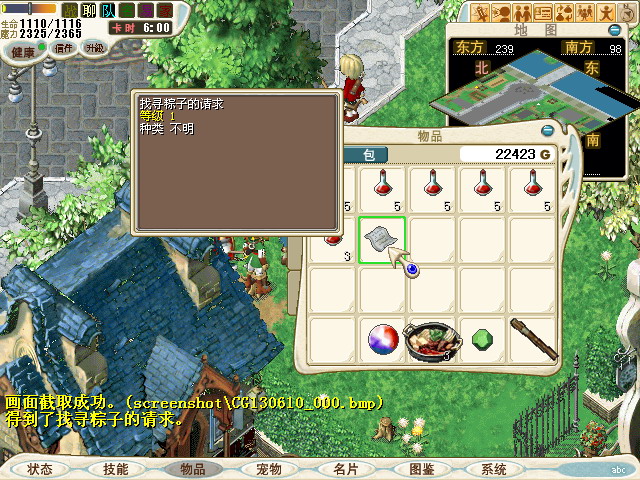Select the quest request paper item
This screenshot has width=640, height=480.
click(x=382, y=239)
